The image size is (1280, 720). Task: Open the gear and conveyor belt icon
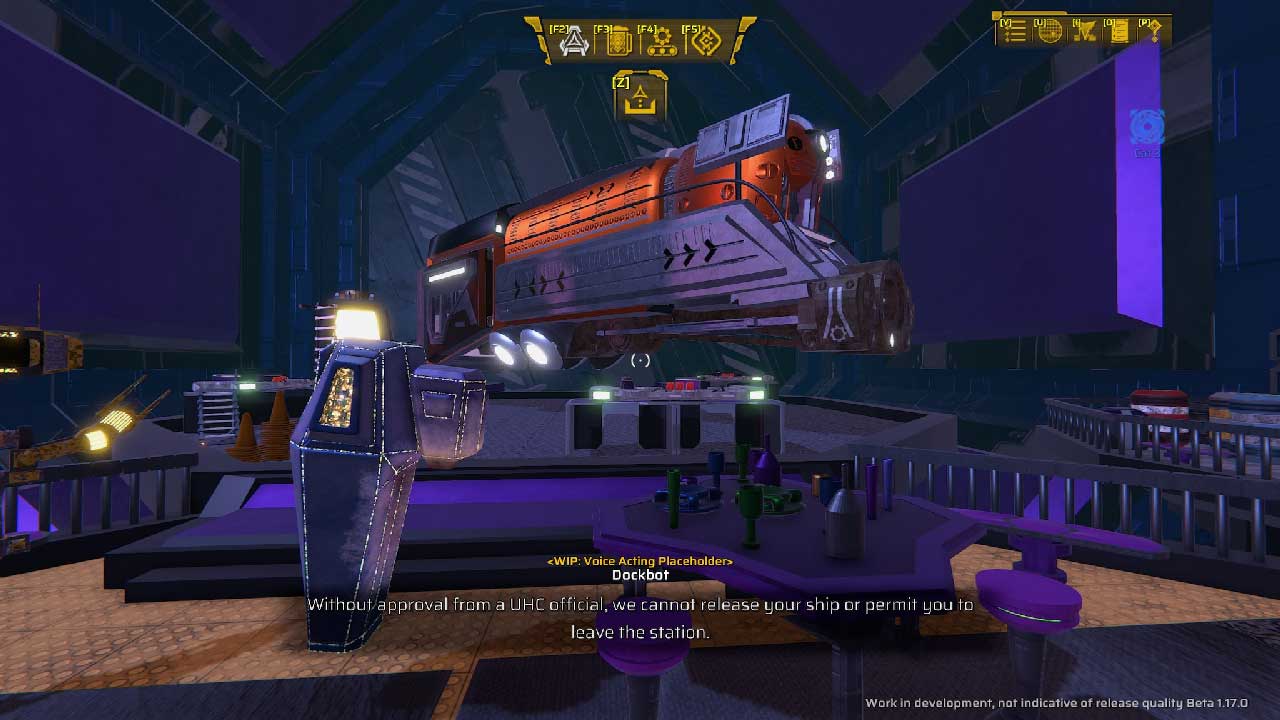(x=662, y=43)
